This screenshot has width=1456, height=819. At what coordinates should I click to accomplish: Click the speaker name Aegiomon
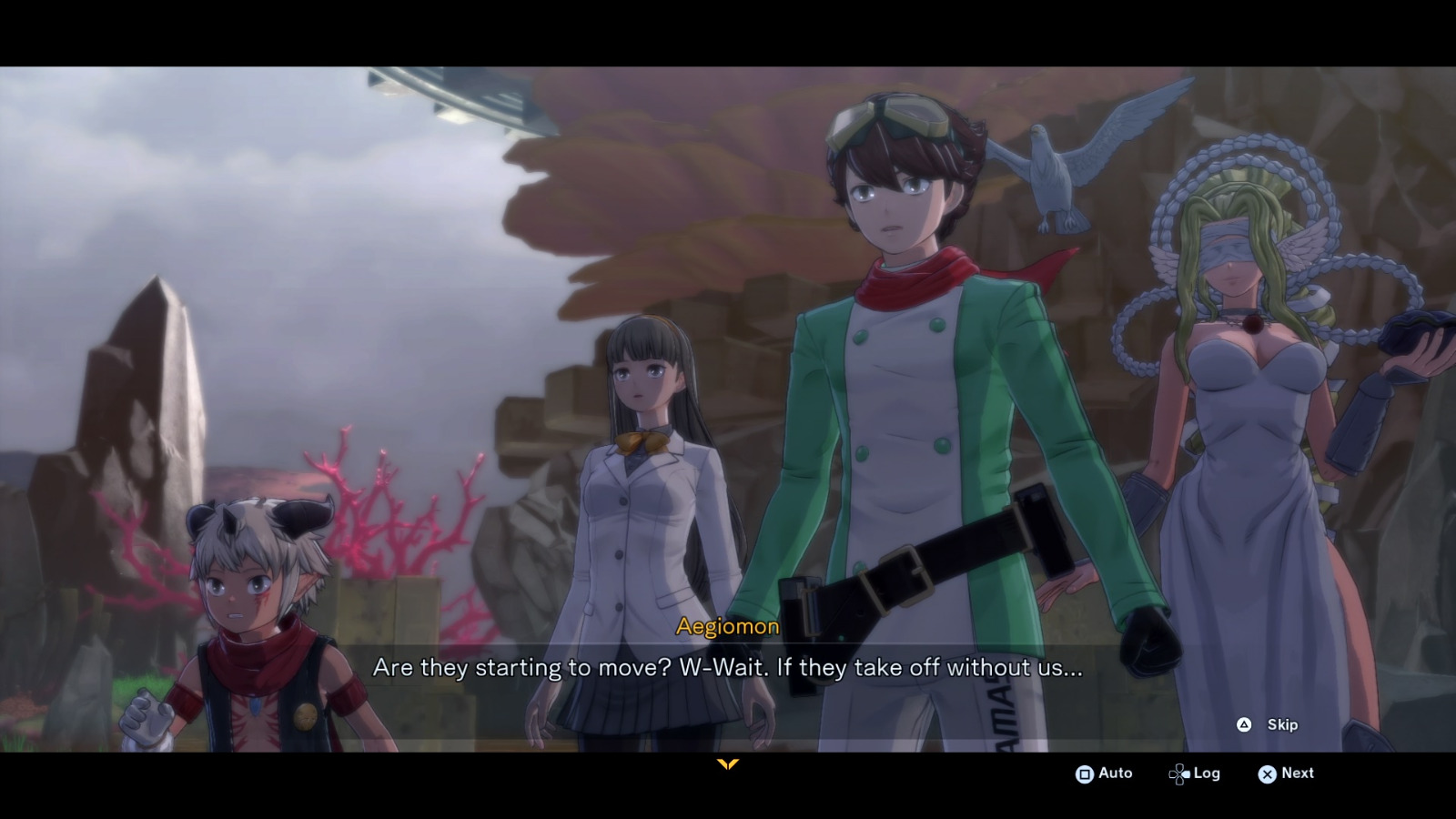click(726, 626)
